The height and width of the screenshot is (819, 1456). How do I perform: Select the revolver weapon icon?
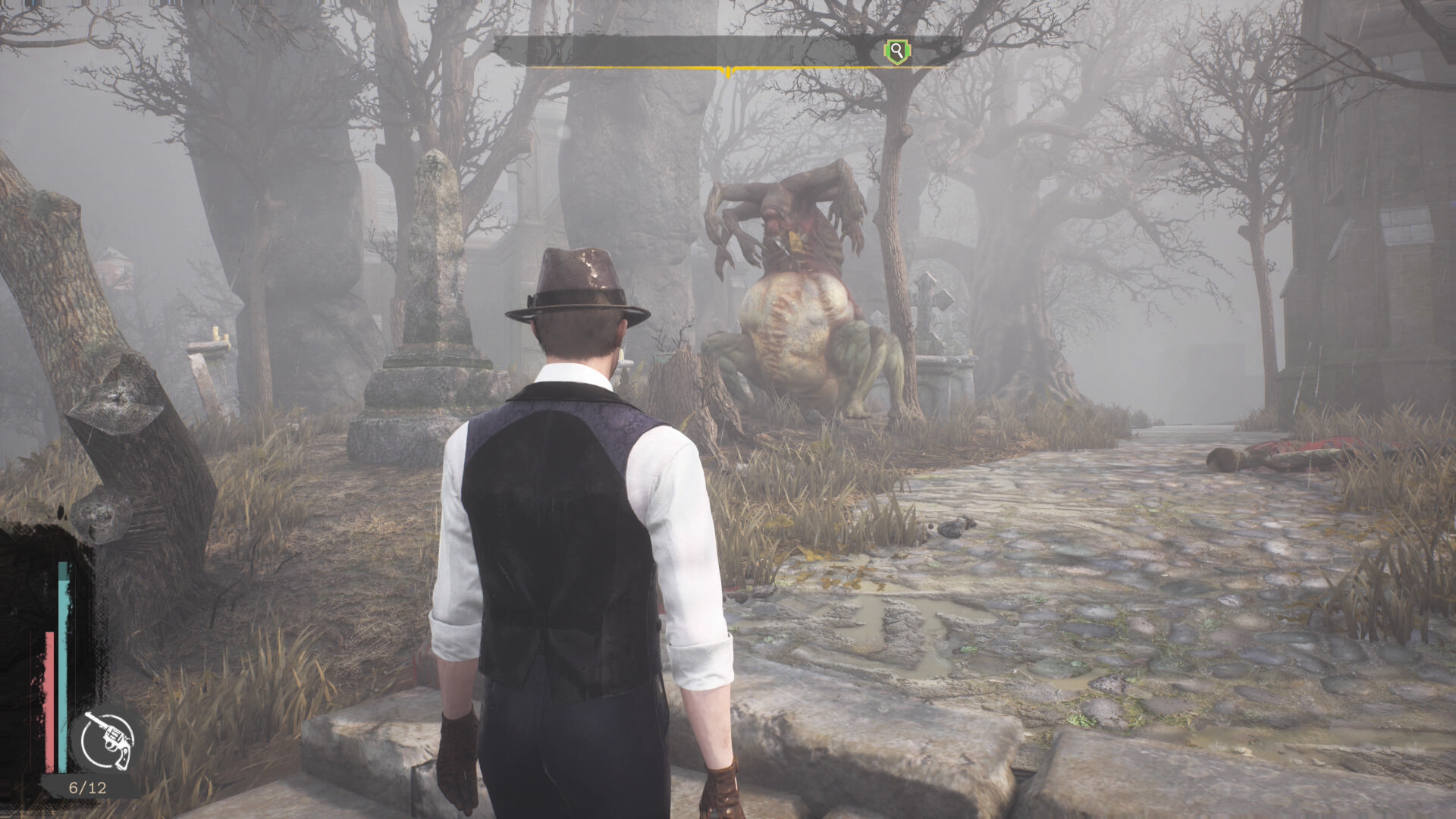tap(108, 739)
